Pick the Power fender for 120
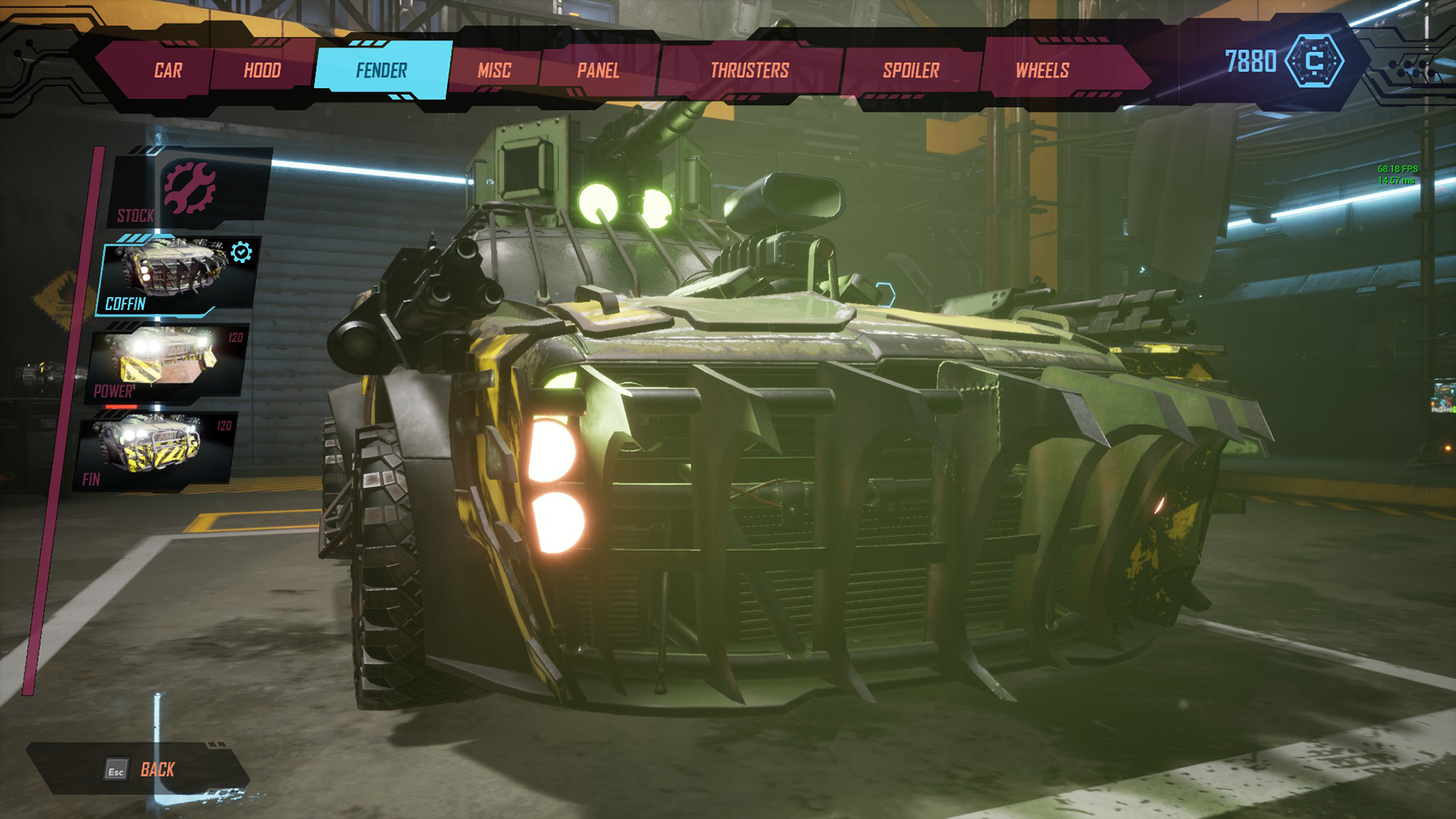Viewport: 1456px width, 819px height. click(x=167, y=362)
